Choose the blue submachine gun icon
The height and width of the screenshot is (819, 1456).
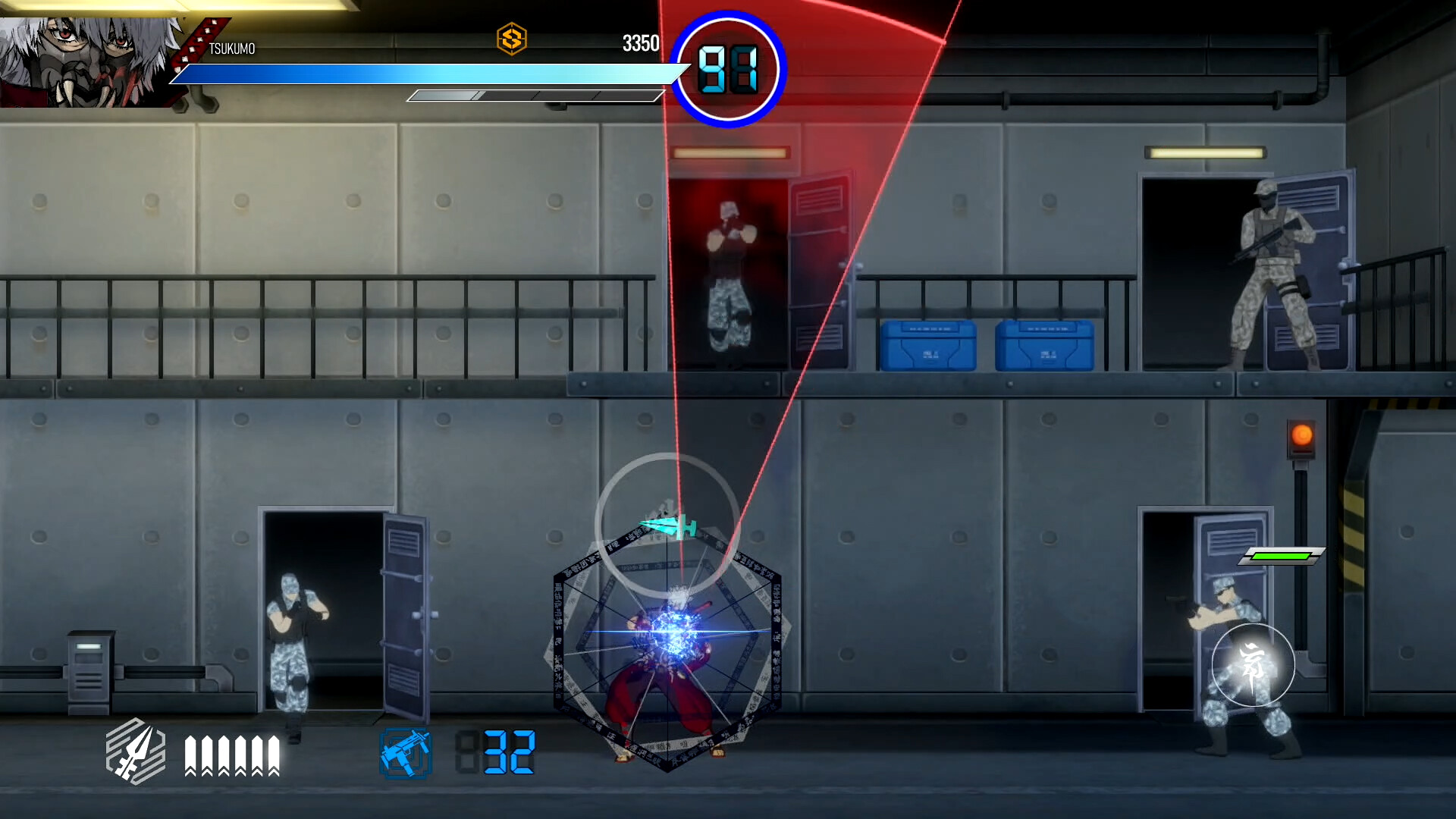click(x=406, y=753)
